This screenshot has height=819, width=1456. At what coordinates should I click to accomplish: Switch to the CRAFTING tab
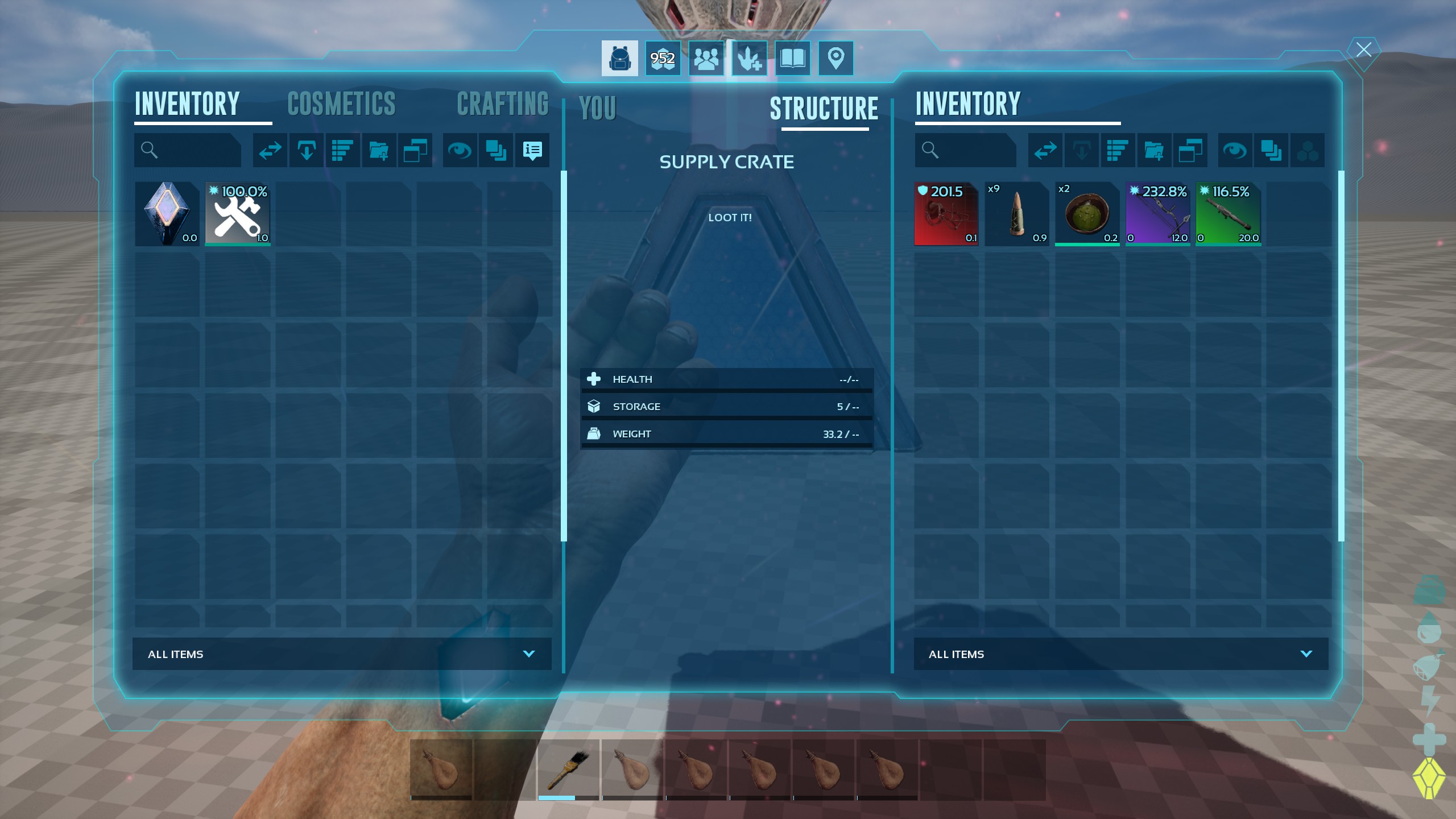pos(503,104)
